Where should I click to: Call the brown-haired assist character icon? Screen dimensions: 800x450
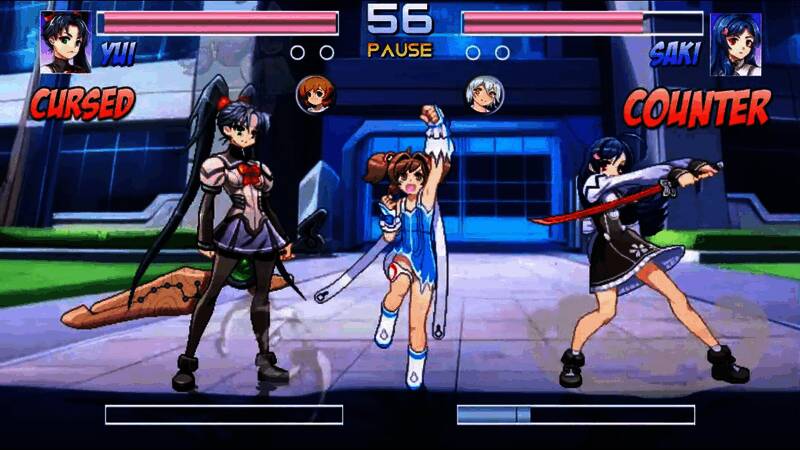pos(316,94)
